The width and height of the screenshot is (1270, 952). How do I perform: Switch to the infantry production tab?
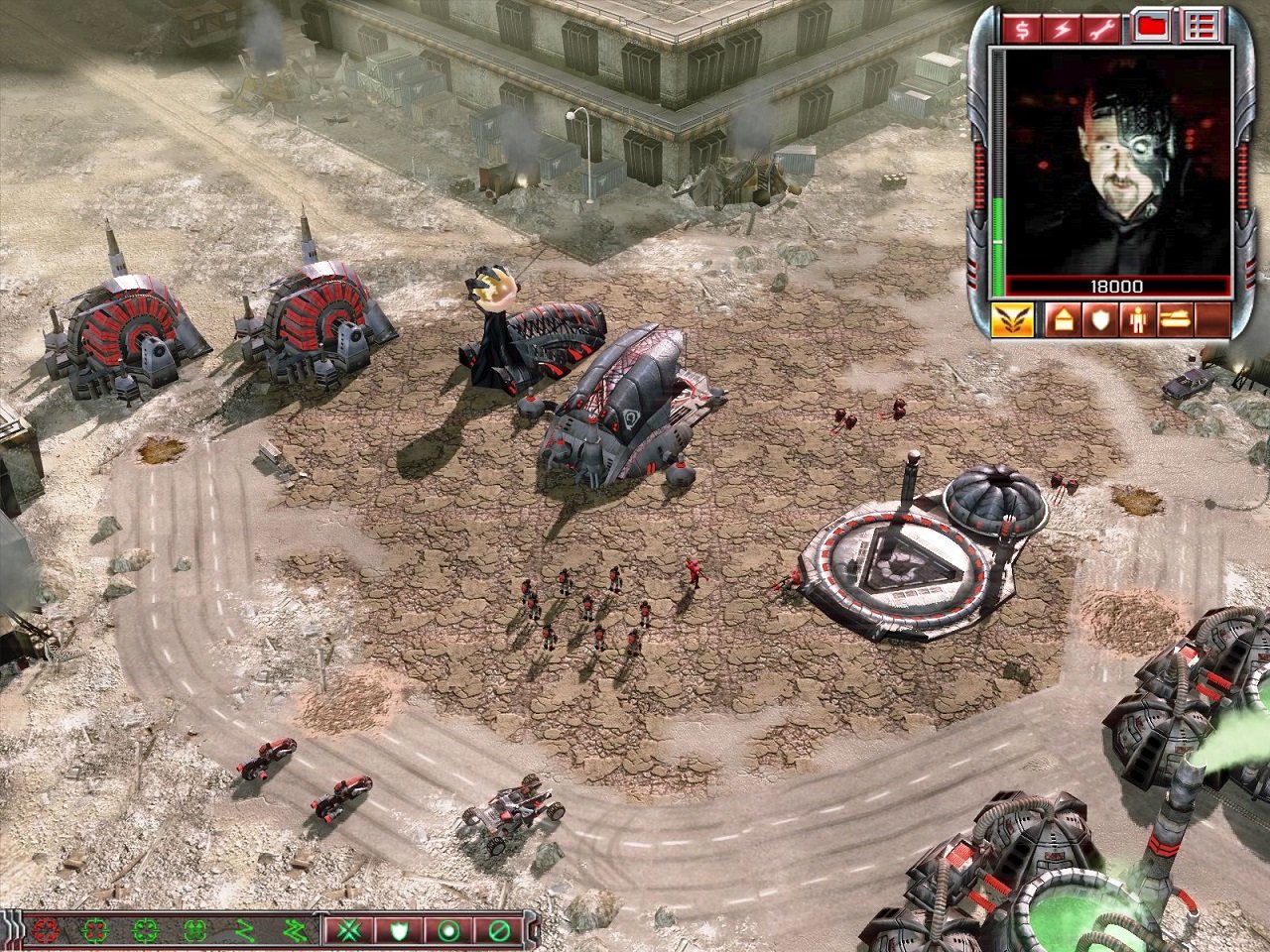[1137, 321]
